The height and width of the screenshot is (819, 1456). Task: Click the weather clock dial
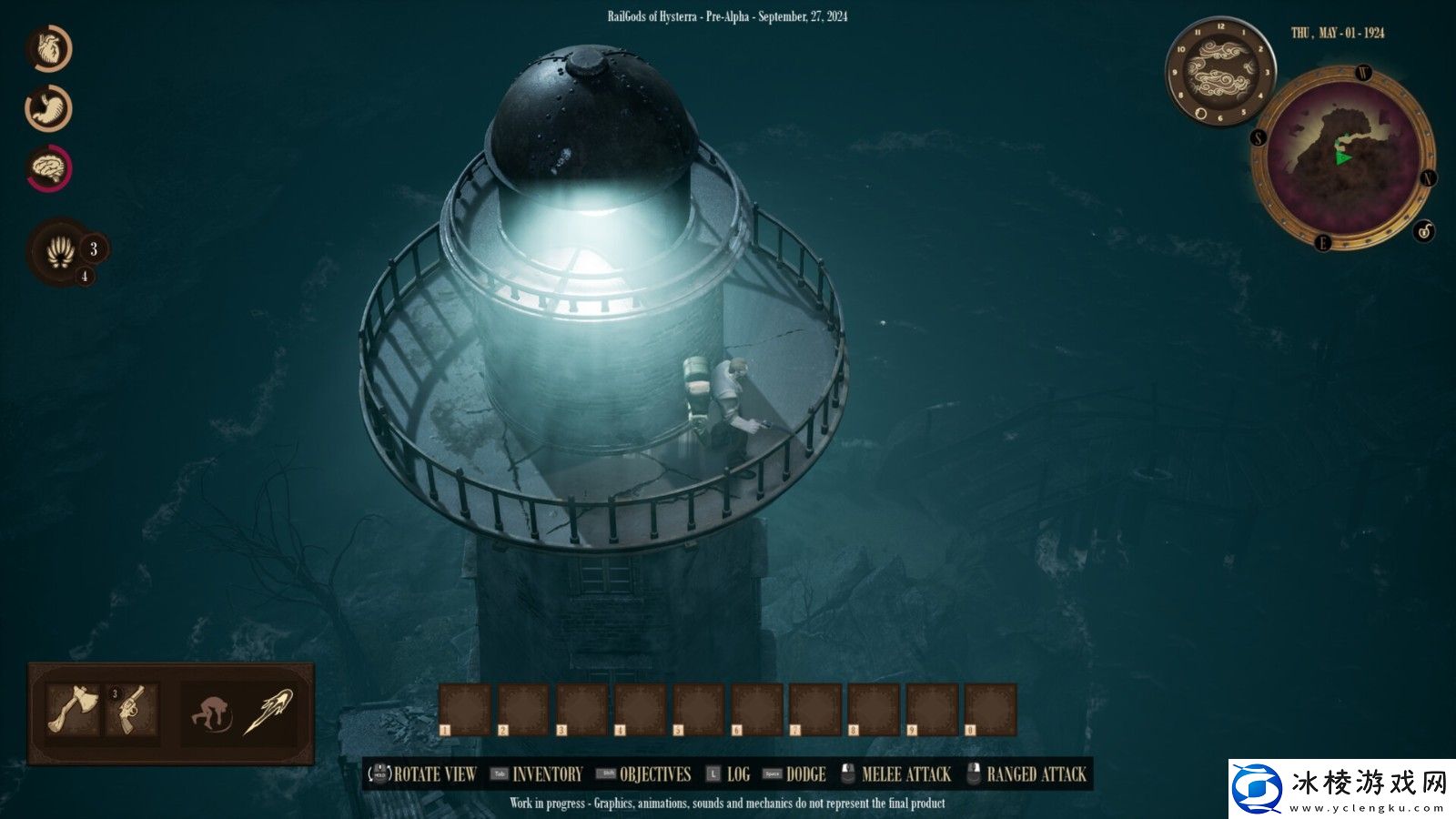click(x=1219, y=73)
